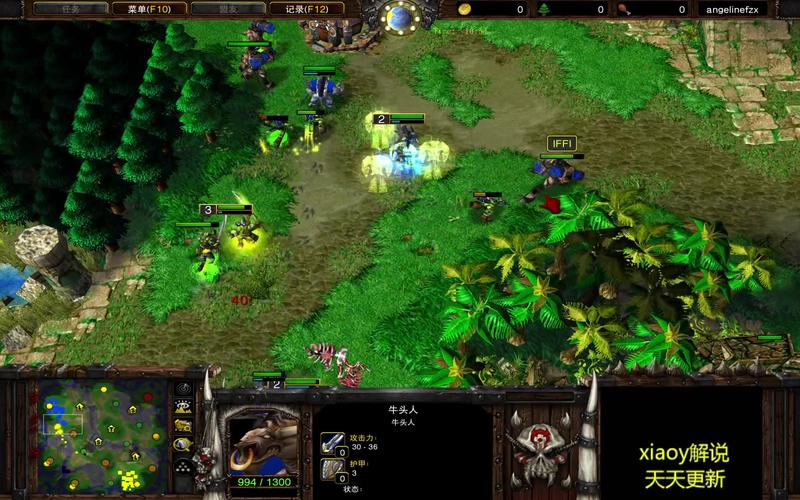Screen dimensions: 800x500
Task: Open the 记录 (F12) log
Action: pyautogui.click(x=307, y=9)
